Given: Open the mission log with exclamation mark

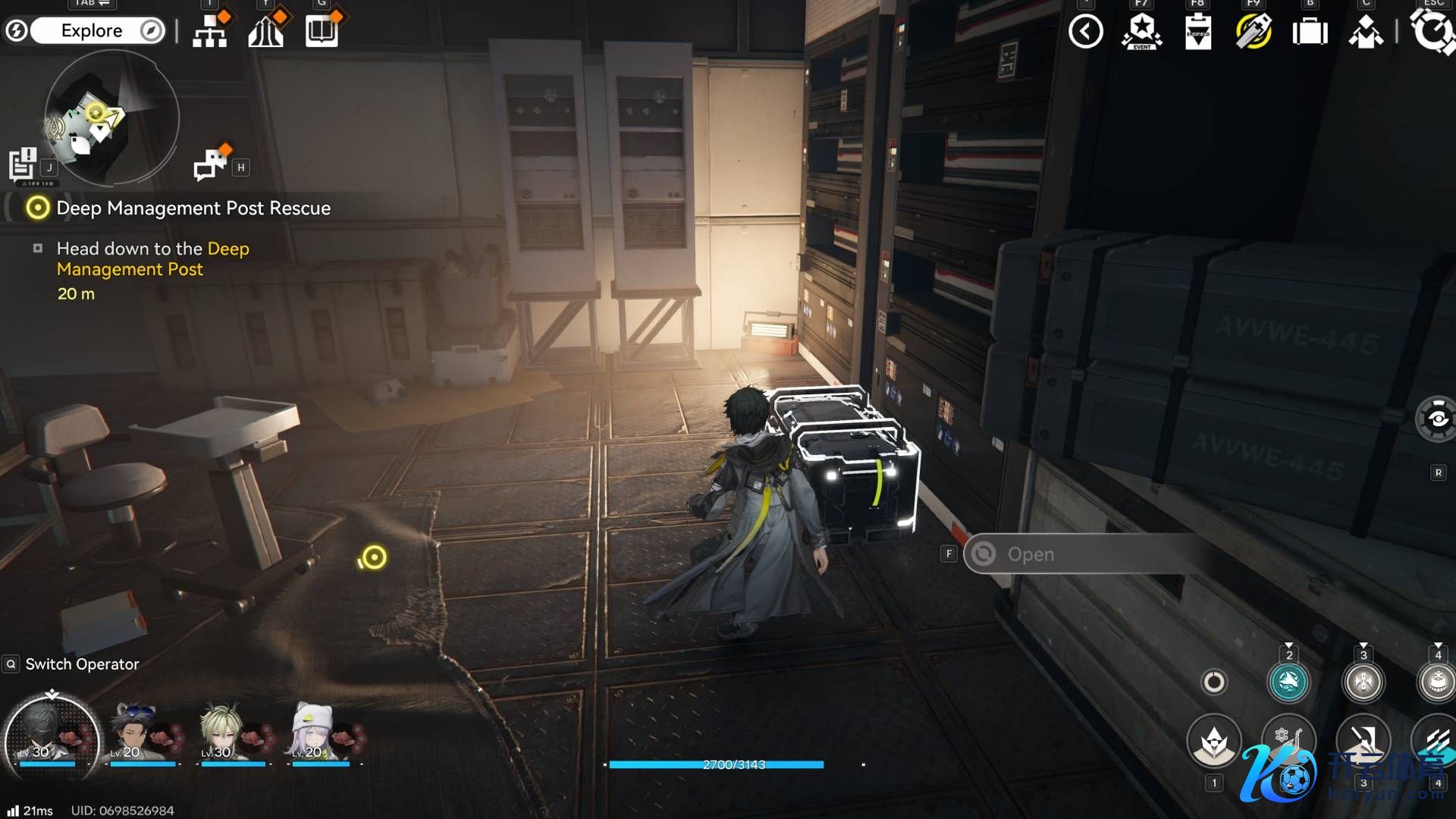Looking at the screenshot, I should pyautogui.click(x=23, y=164).
